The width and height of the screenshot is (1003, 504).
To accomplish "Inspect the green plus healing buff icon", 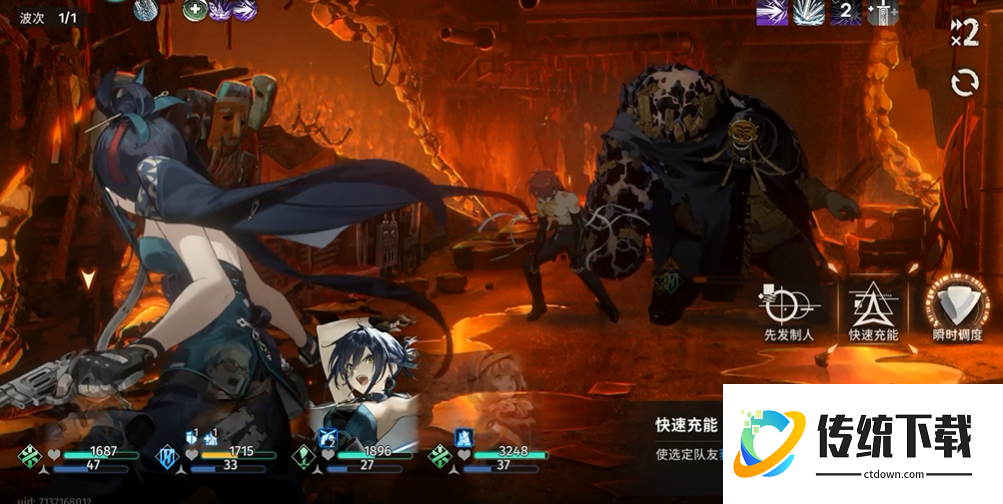I will [195, 10].
